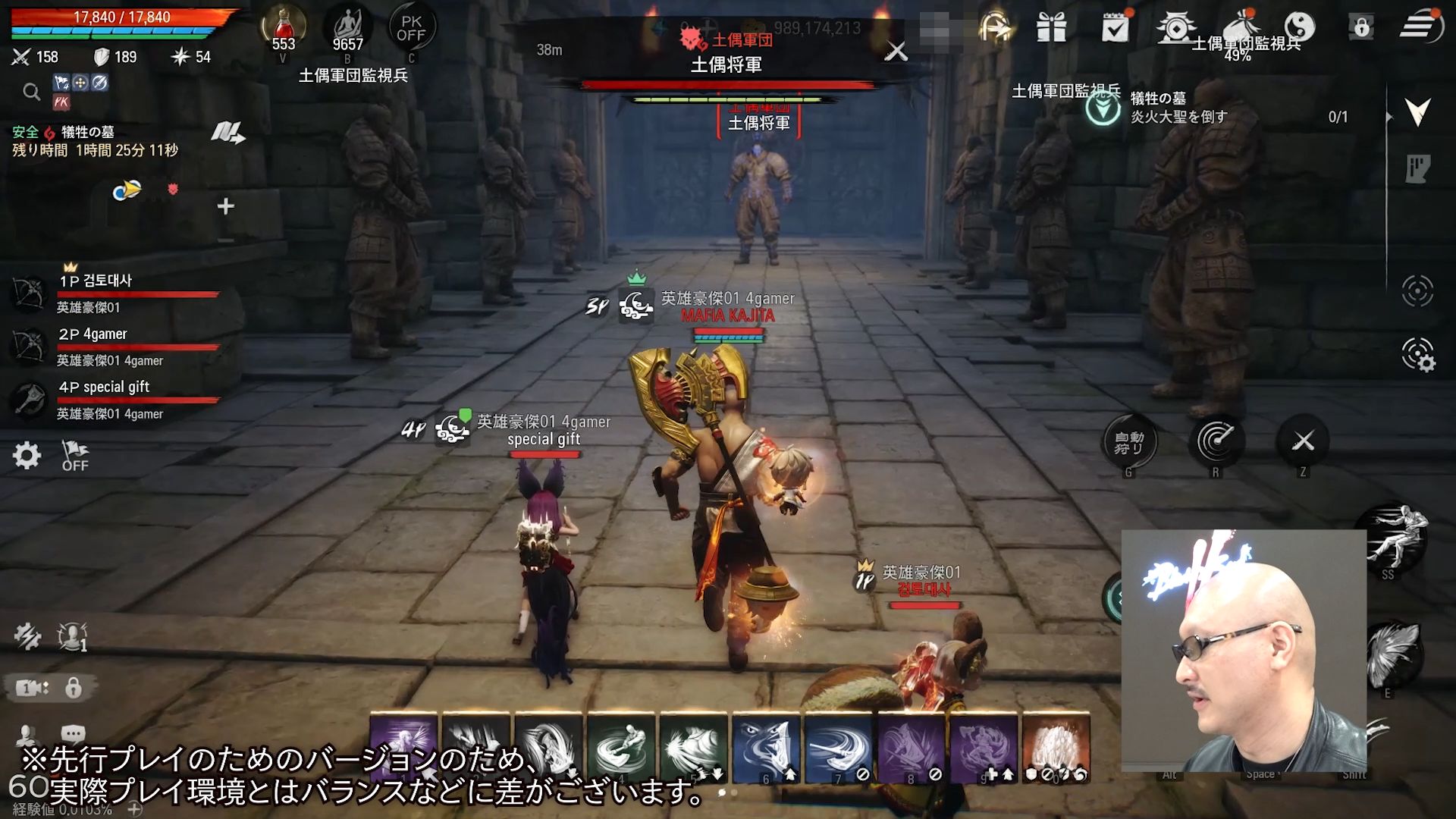Screen dimensions: 1456x819
Task: Click the crossed swords Z button
Action: click(x=1303, y=441)
